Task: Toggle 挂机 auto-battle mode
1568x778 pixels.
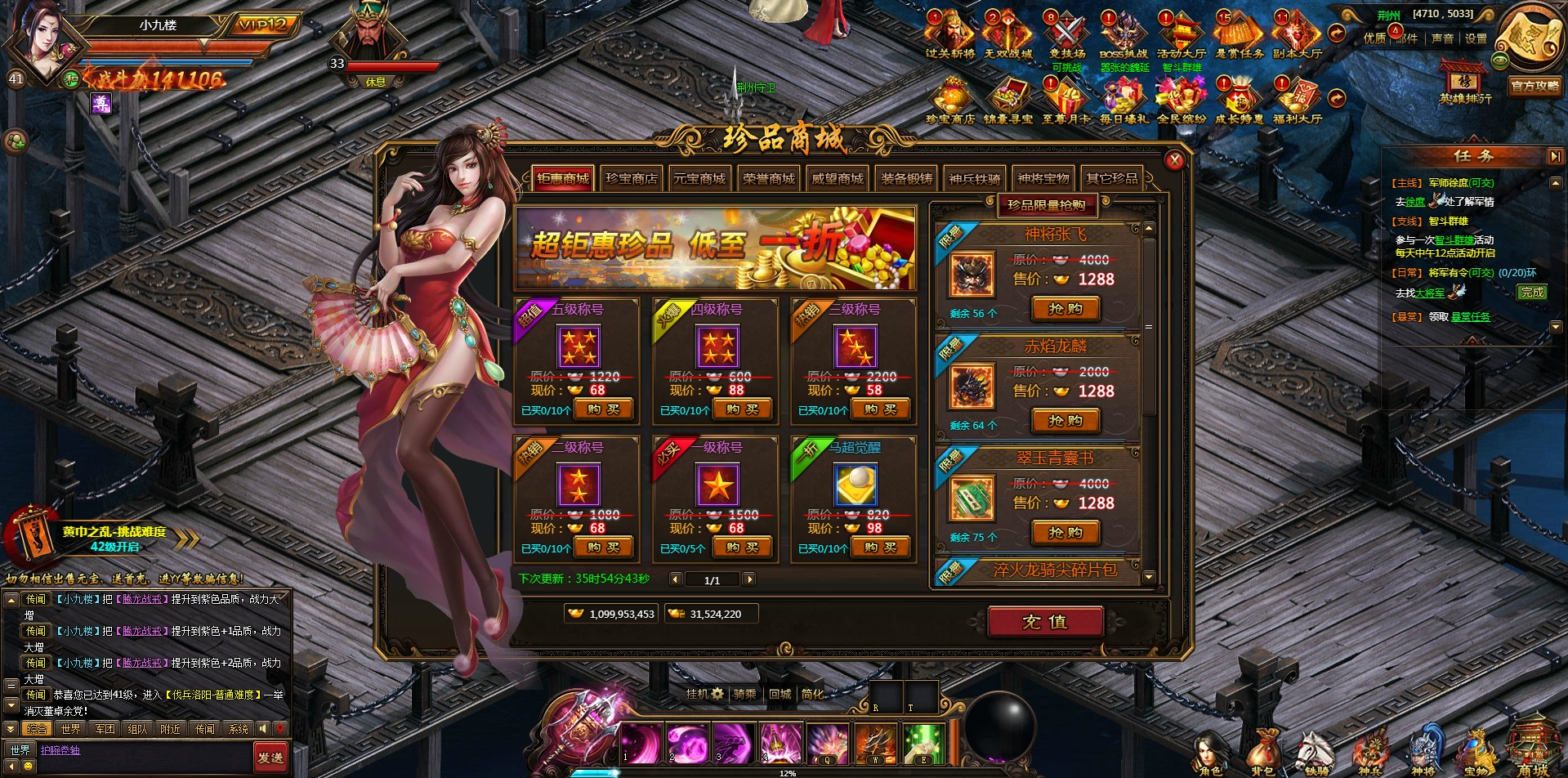Action: point(704,694)
